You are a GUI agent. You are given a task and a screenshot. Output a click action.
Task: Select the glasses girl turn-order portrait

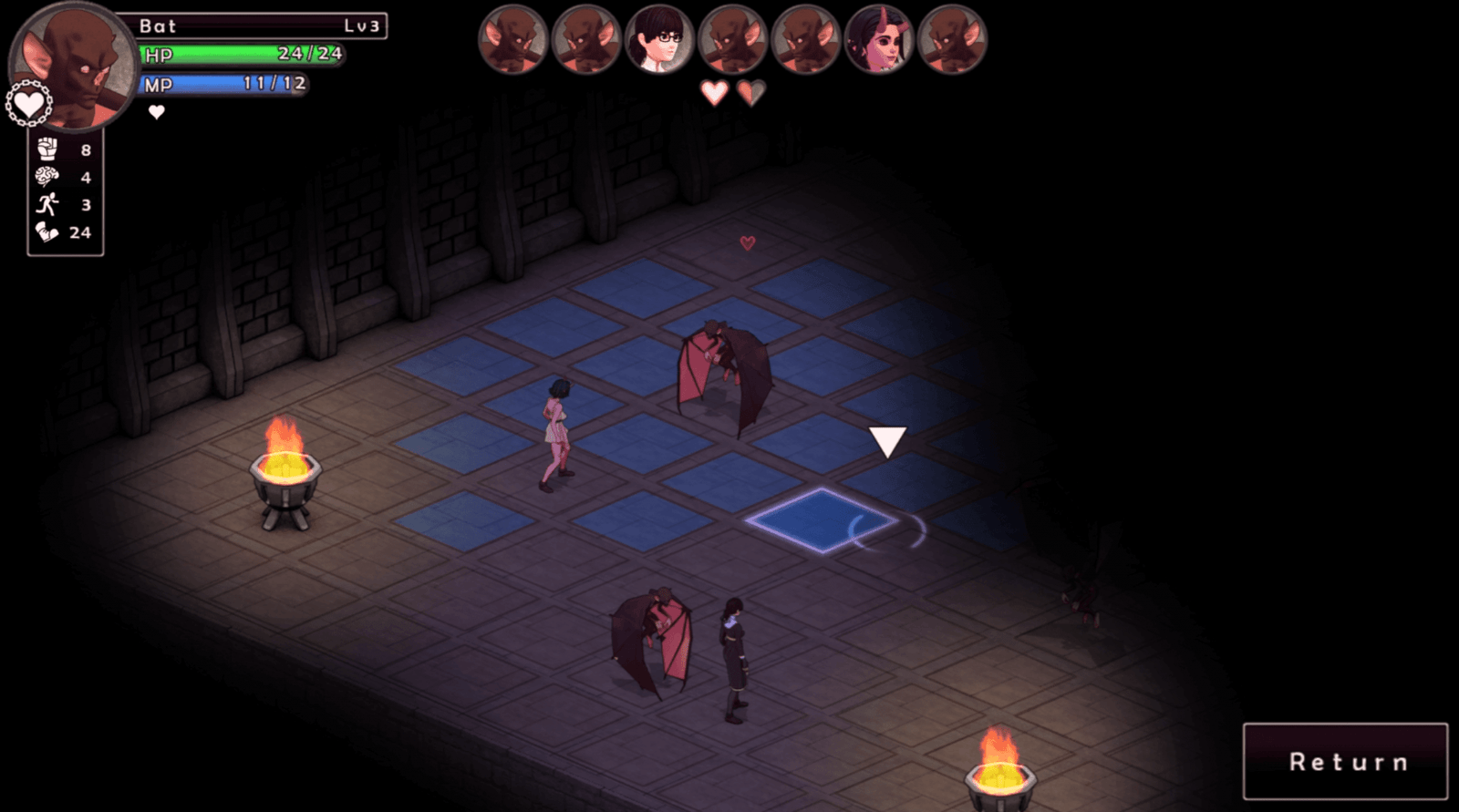click(659, 40)
